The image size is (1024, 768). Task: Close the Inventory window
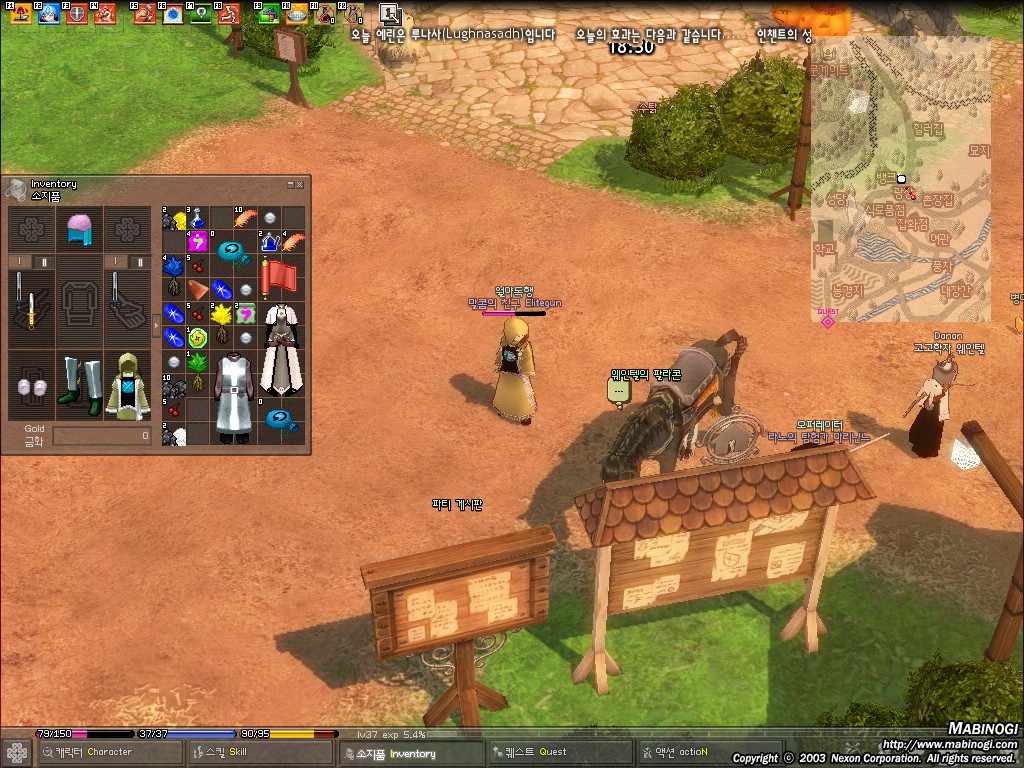point(299,185)
